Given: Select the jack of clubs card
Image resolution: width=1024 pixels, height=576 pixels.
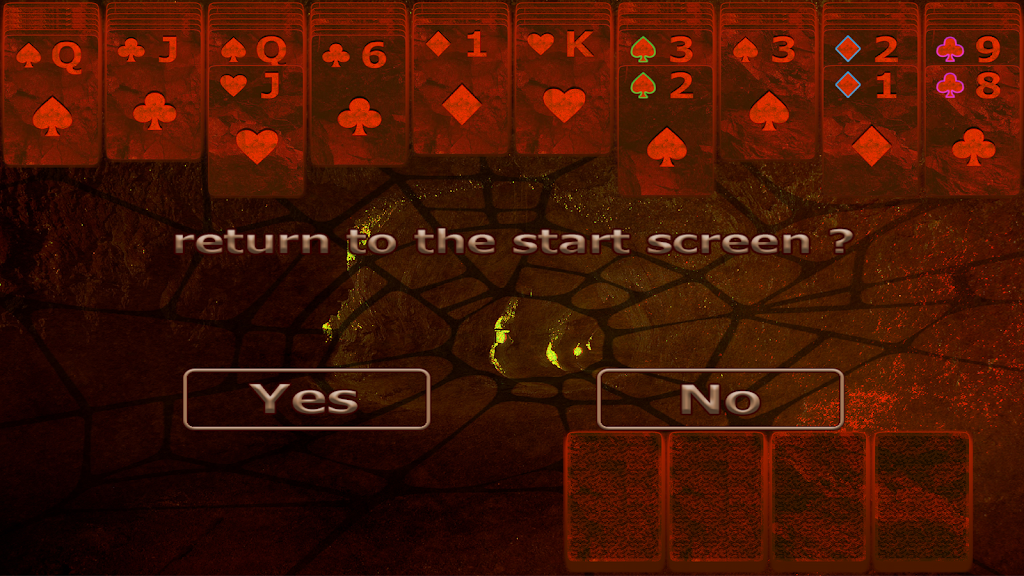Looking at the screenshot, I should [154, 100].
